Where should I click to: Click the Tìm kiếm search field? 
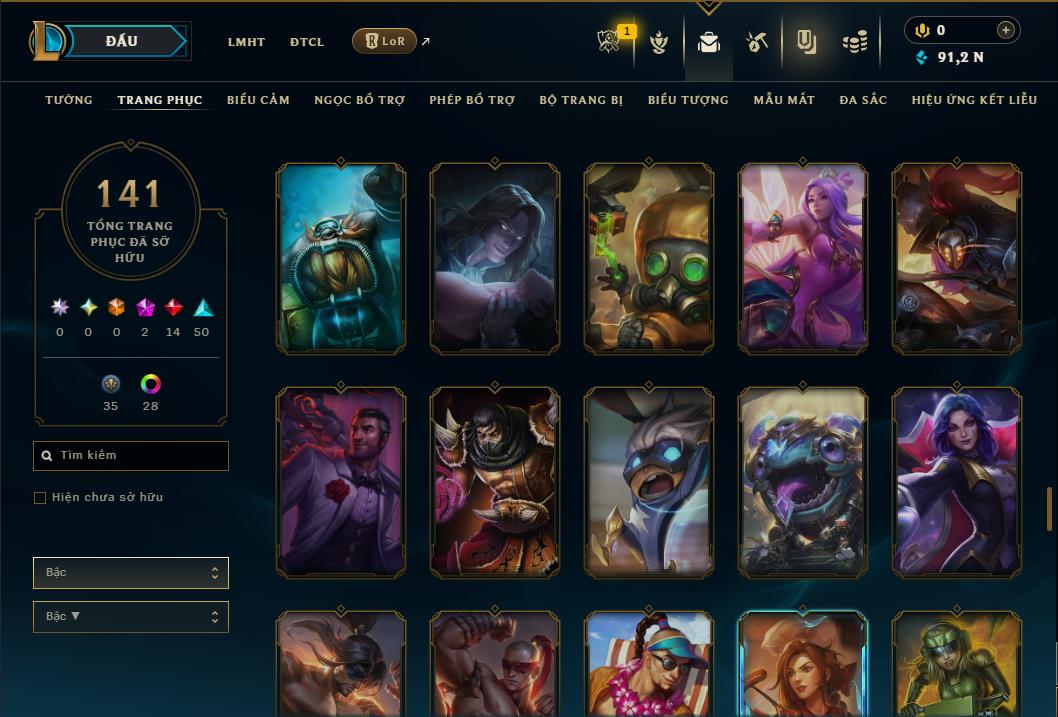pyautogui.click(x=131, y=456)
